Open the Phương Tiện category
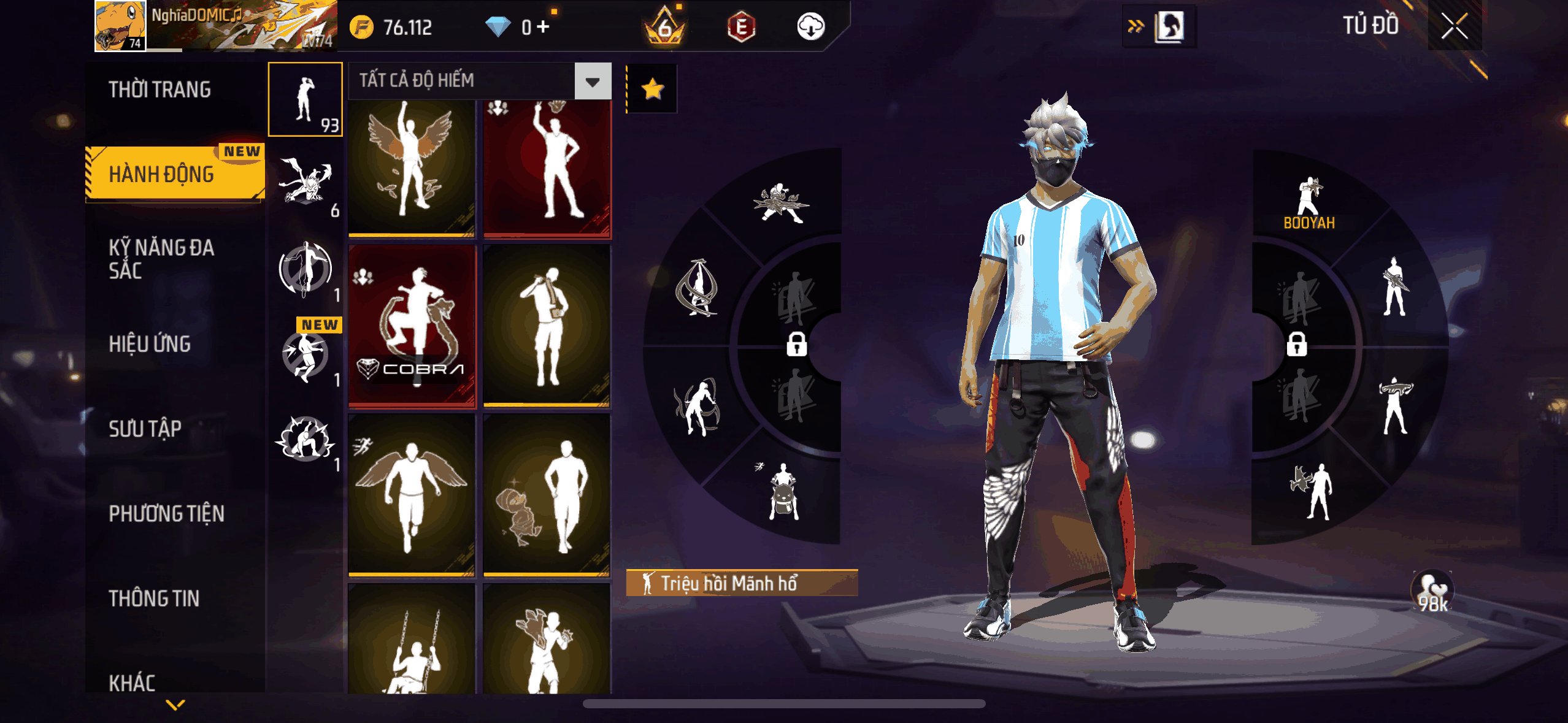 (x=166, y=513)
